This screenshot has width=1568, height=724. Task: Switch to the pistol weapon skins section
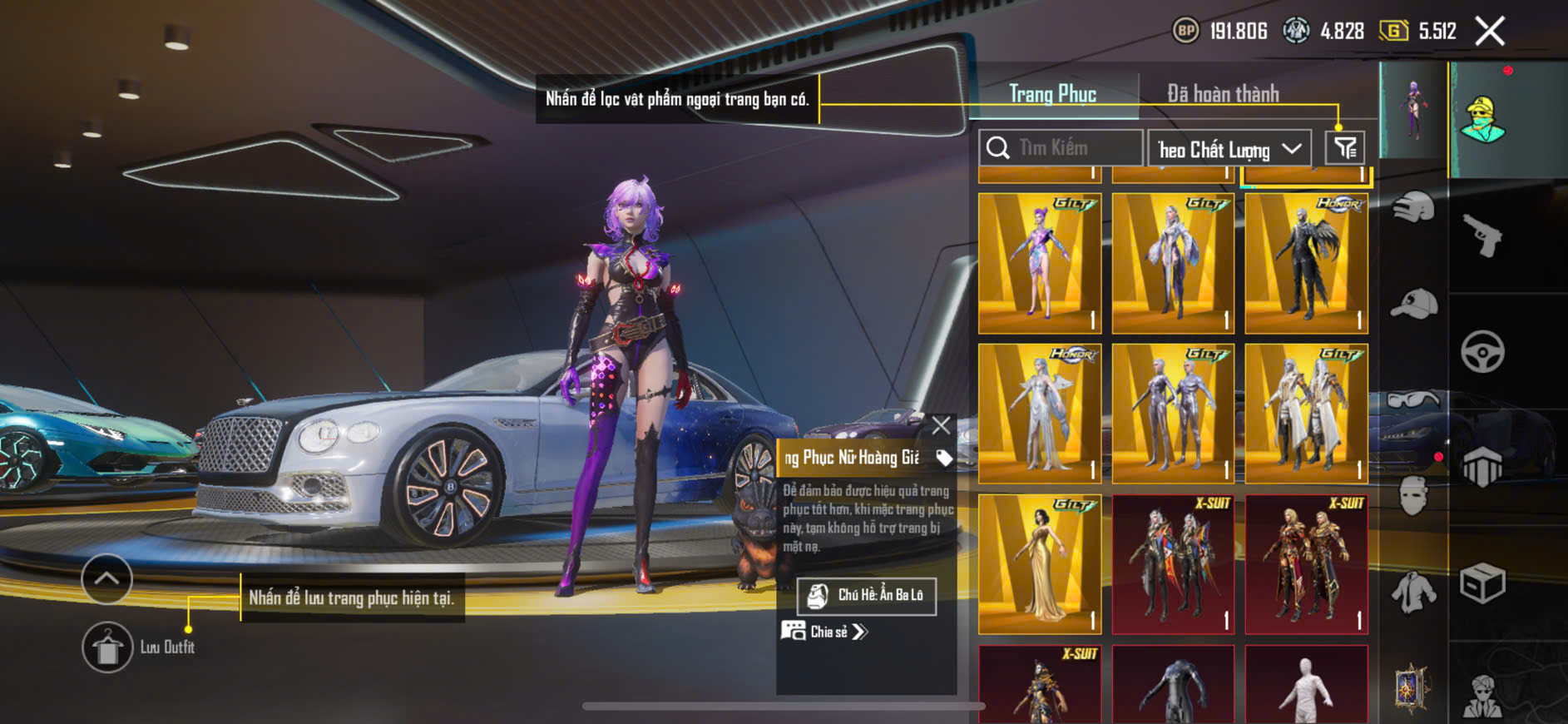(1482, 236)
